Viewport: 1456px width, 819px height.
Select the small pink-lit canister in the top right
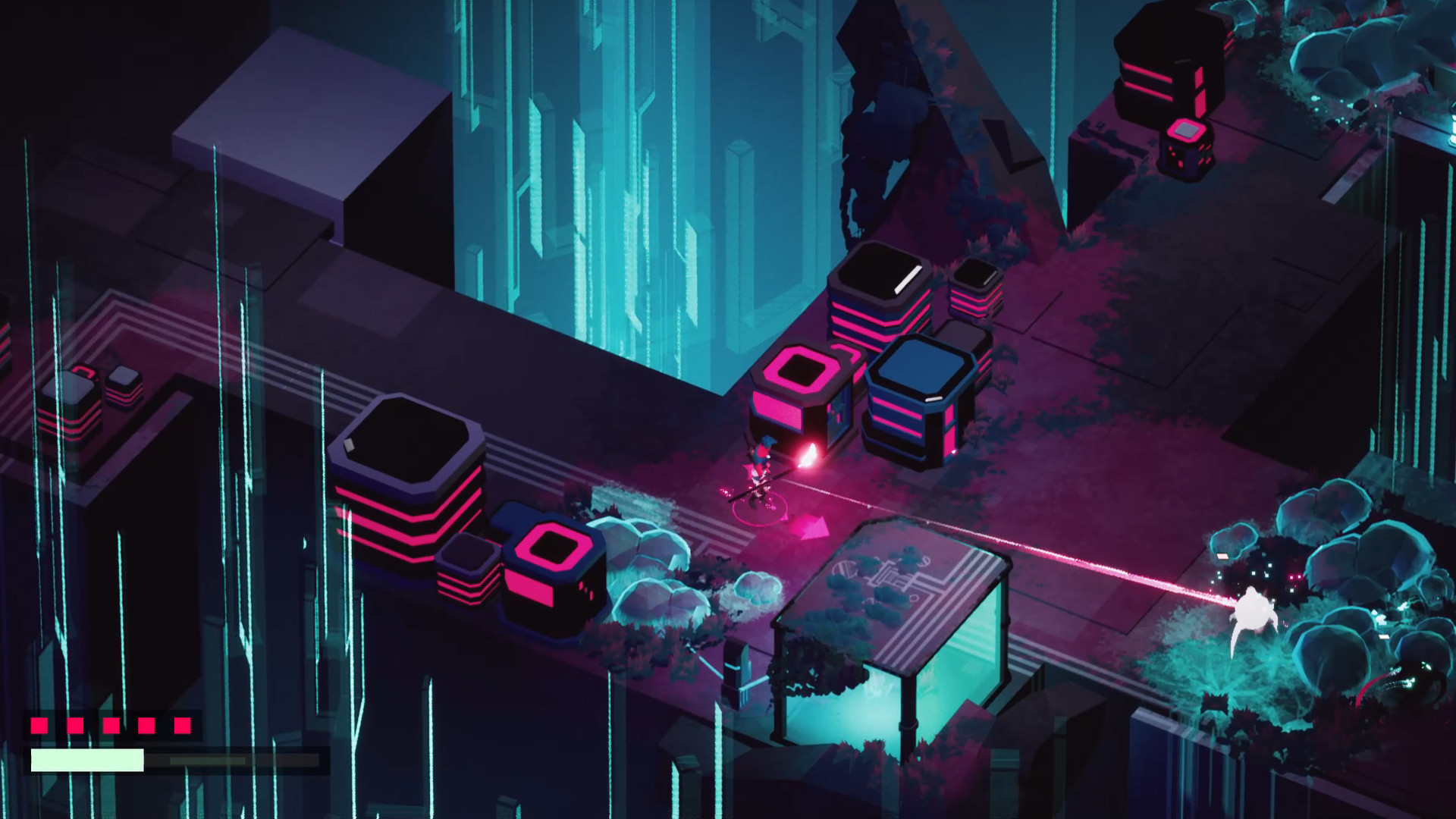click(1185, 144)
